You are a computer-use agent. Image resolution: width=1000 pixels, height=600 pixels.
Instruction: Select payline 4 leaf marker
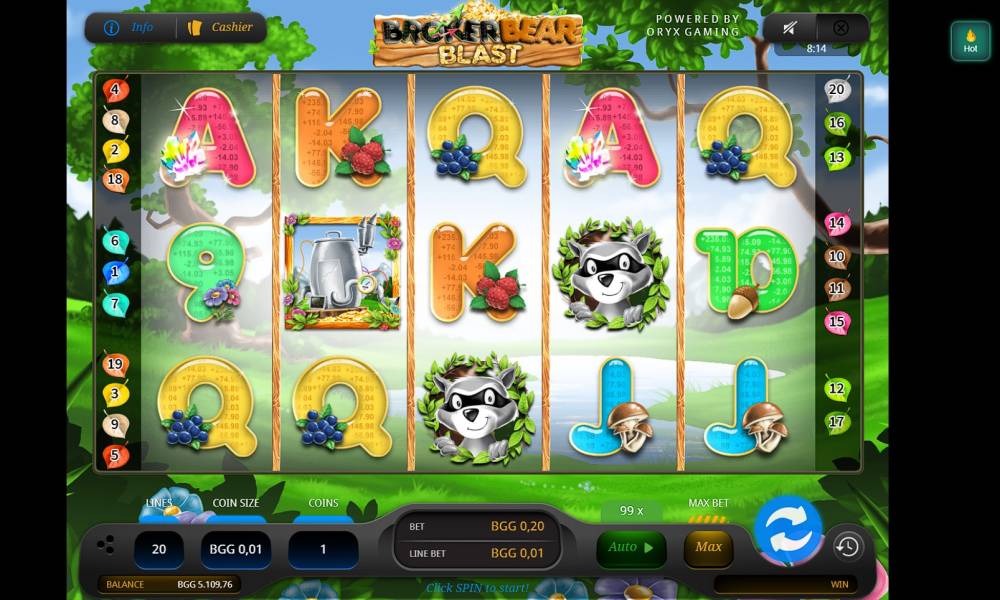[115, 91]
